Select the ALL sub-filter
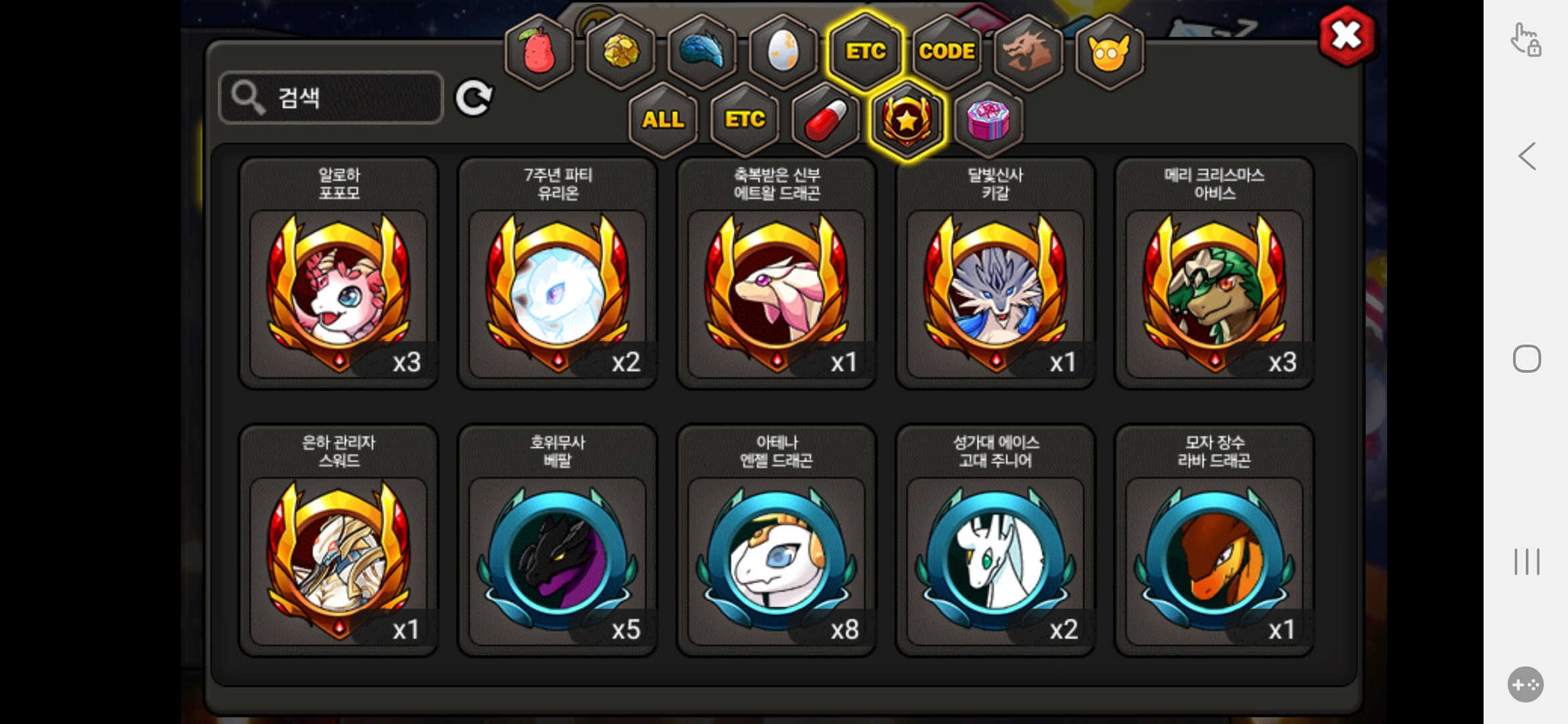This screenshot has height=724, width=1568. click(x=663, y=120)
